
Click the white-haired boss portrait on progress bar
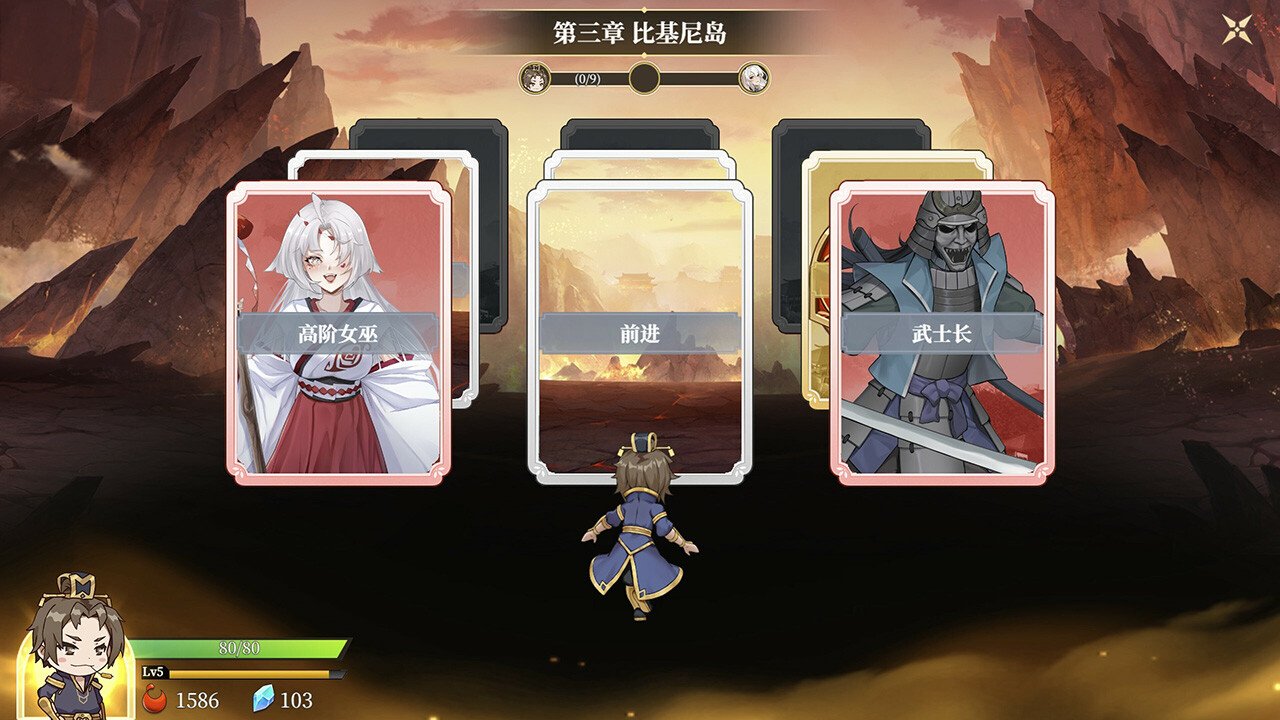(x=755, y=77)
